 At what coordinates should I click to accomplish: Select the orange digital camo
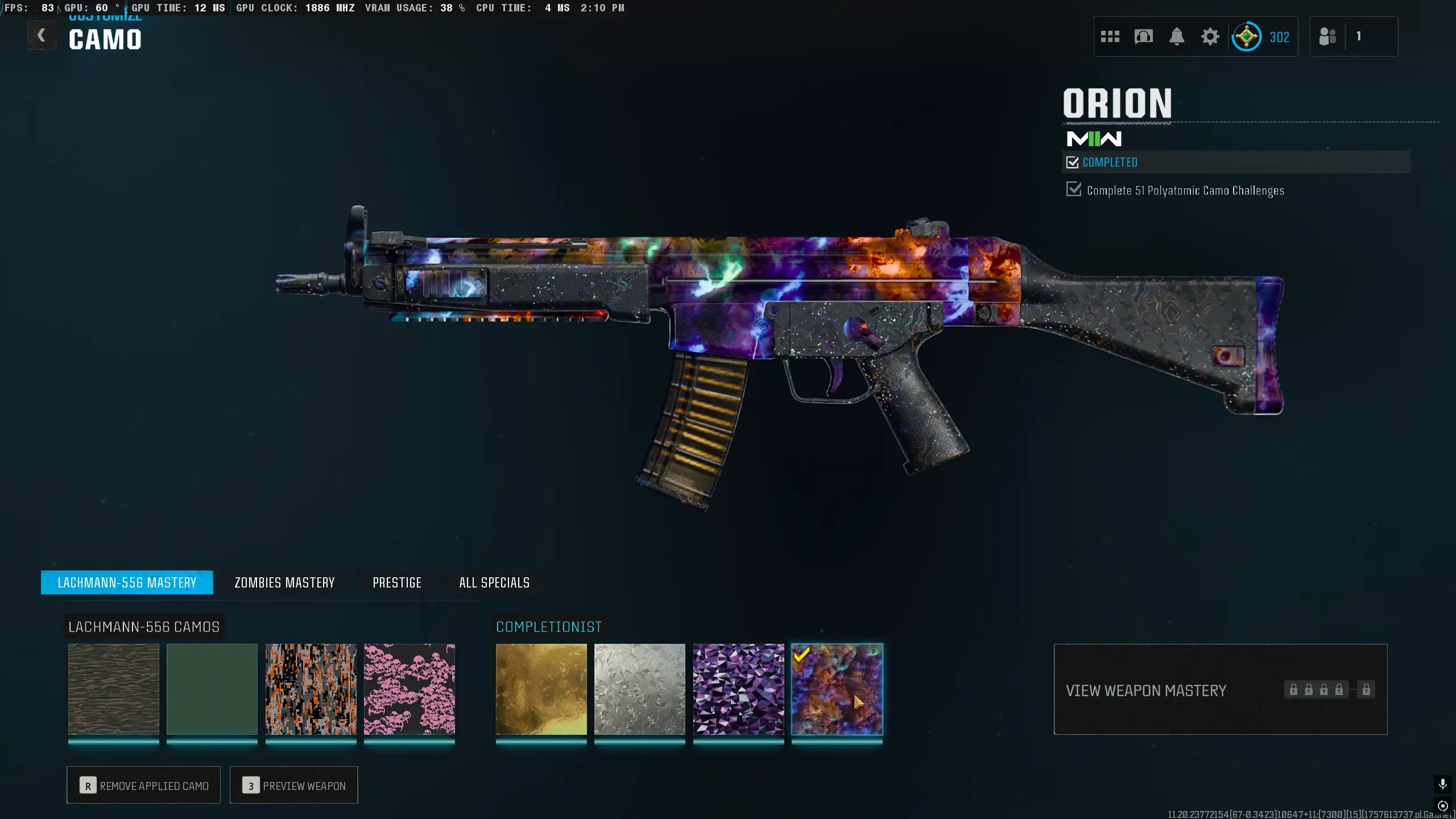click(x=311, y=689)
